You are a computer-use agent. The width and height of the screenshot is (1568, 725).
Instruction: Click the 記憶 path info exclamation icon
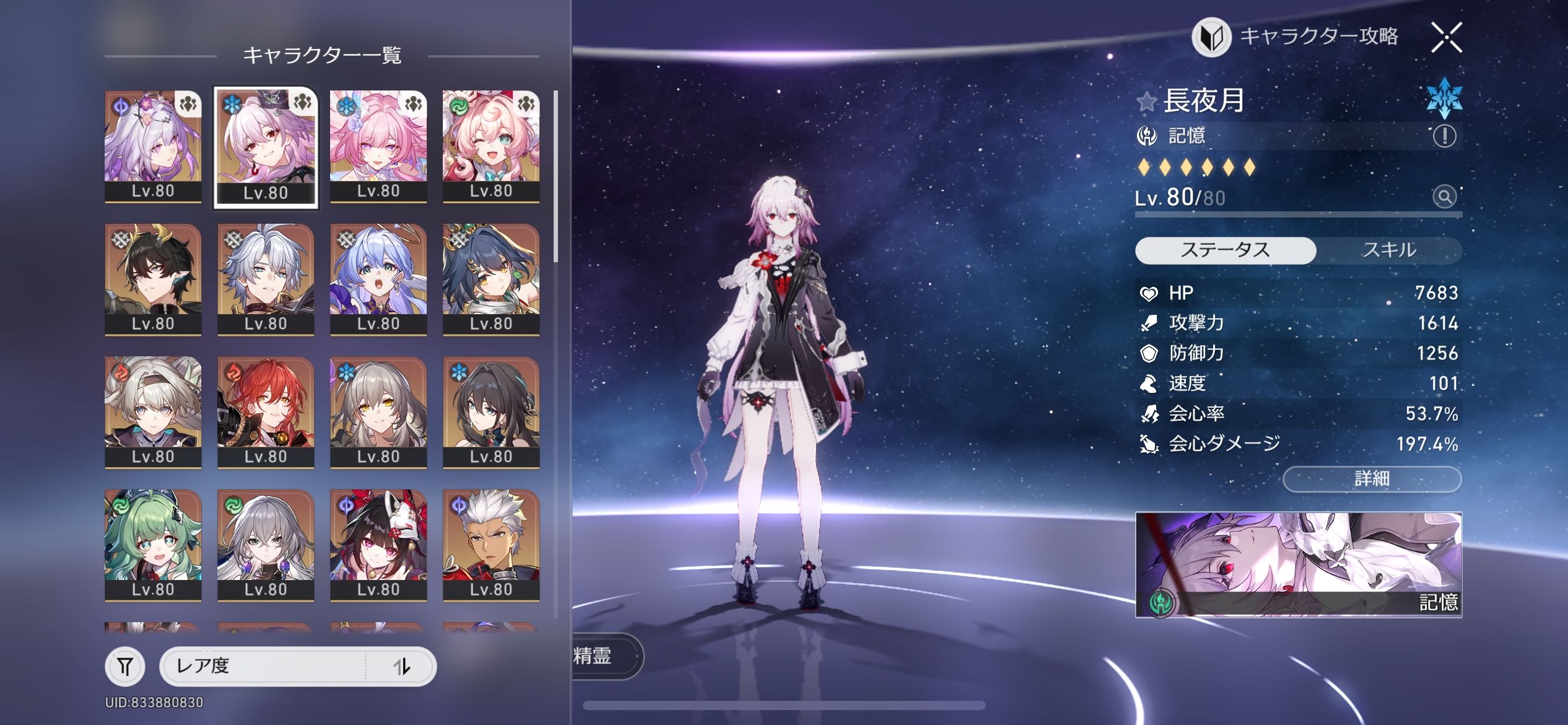1444,136
